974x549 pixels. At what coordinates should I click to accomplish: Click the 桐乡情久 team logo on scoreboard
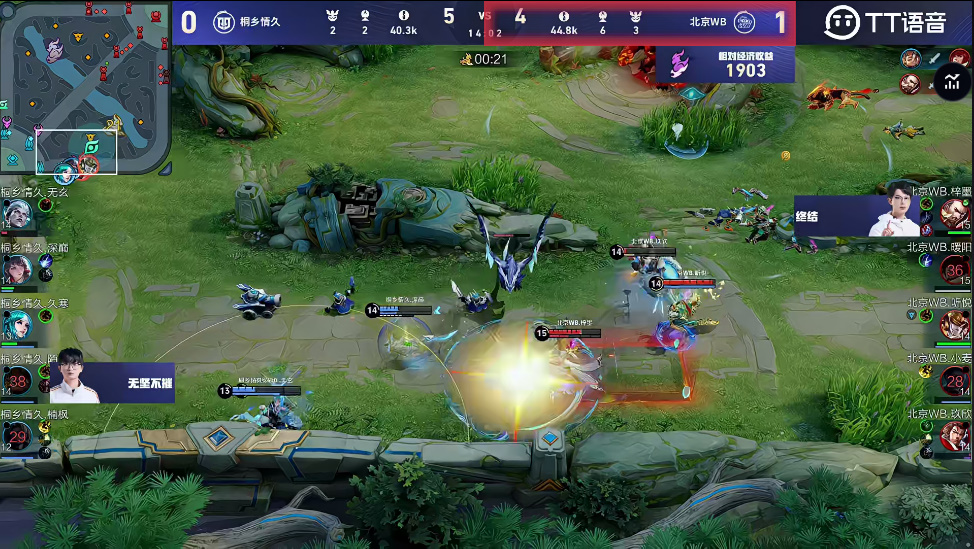tap(224, 22)
